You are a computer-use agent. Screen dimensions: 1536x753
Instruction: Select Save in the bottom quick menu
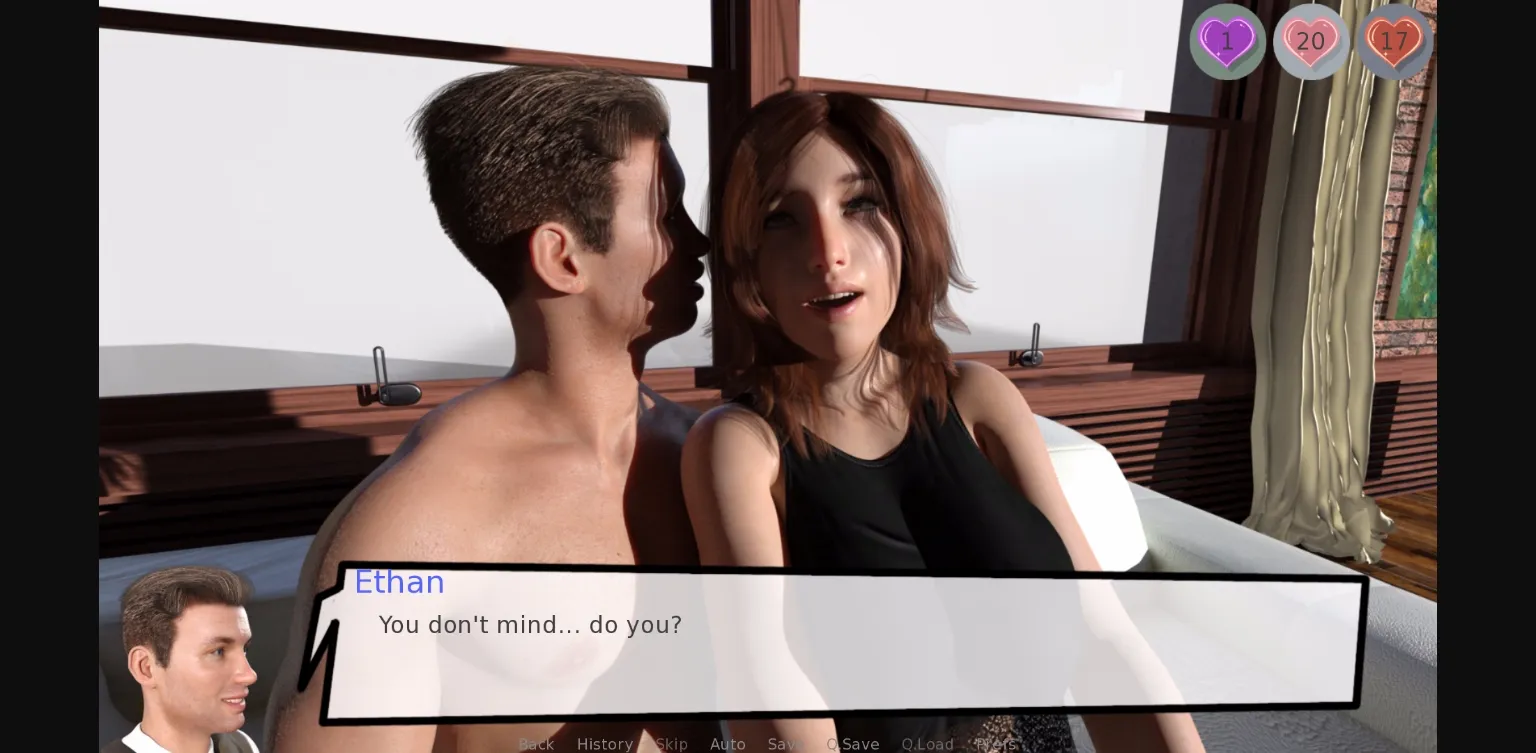click(x=786, y=744)
